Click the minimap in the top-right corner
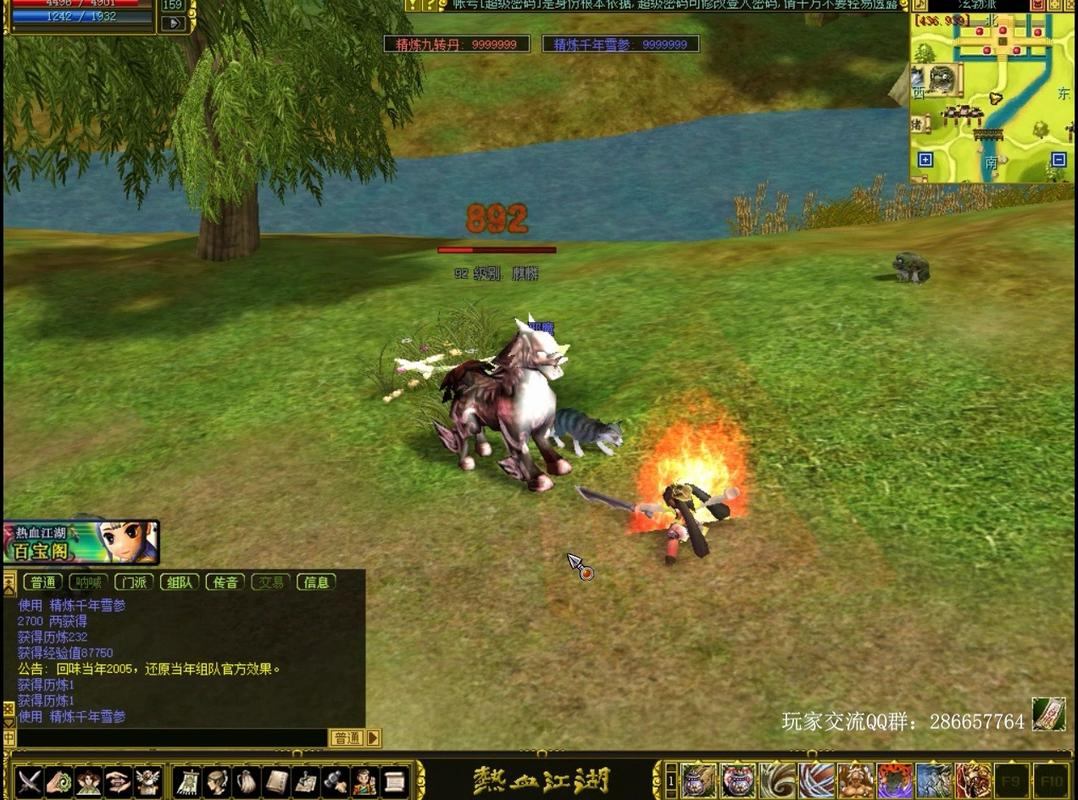 991,98
